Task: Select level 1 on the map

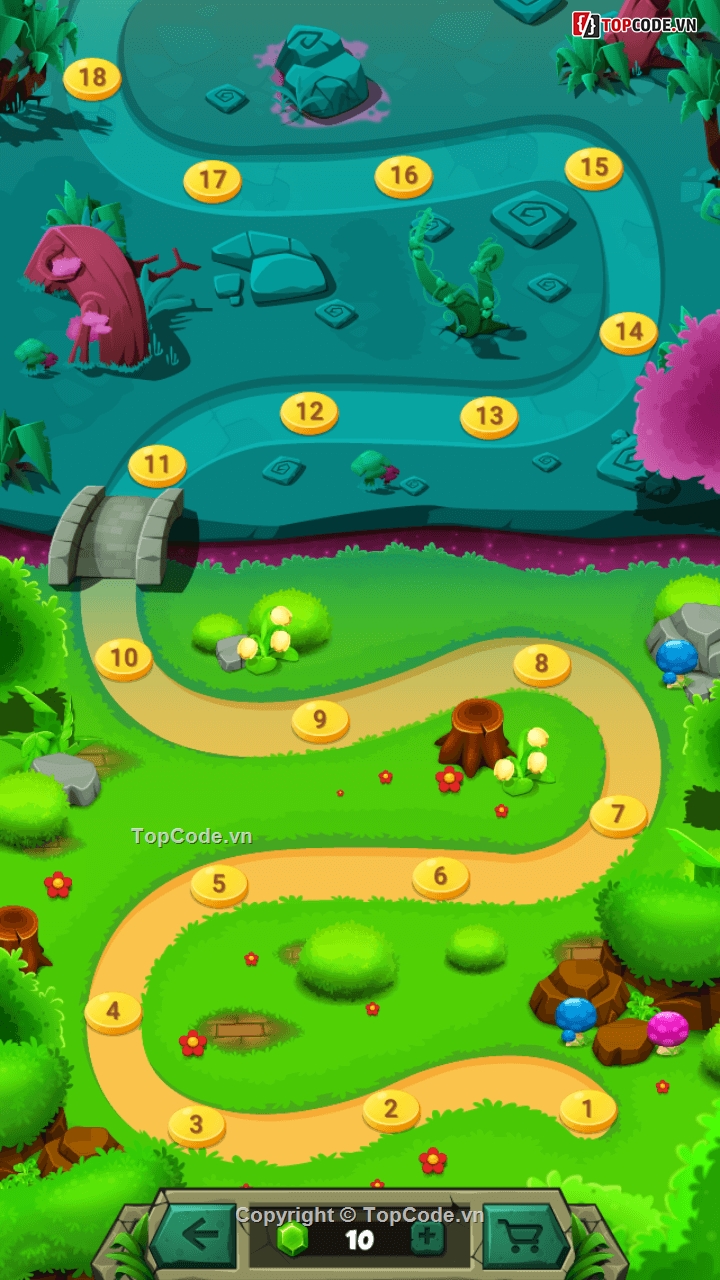Action: [x=588, y=1109]
